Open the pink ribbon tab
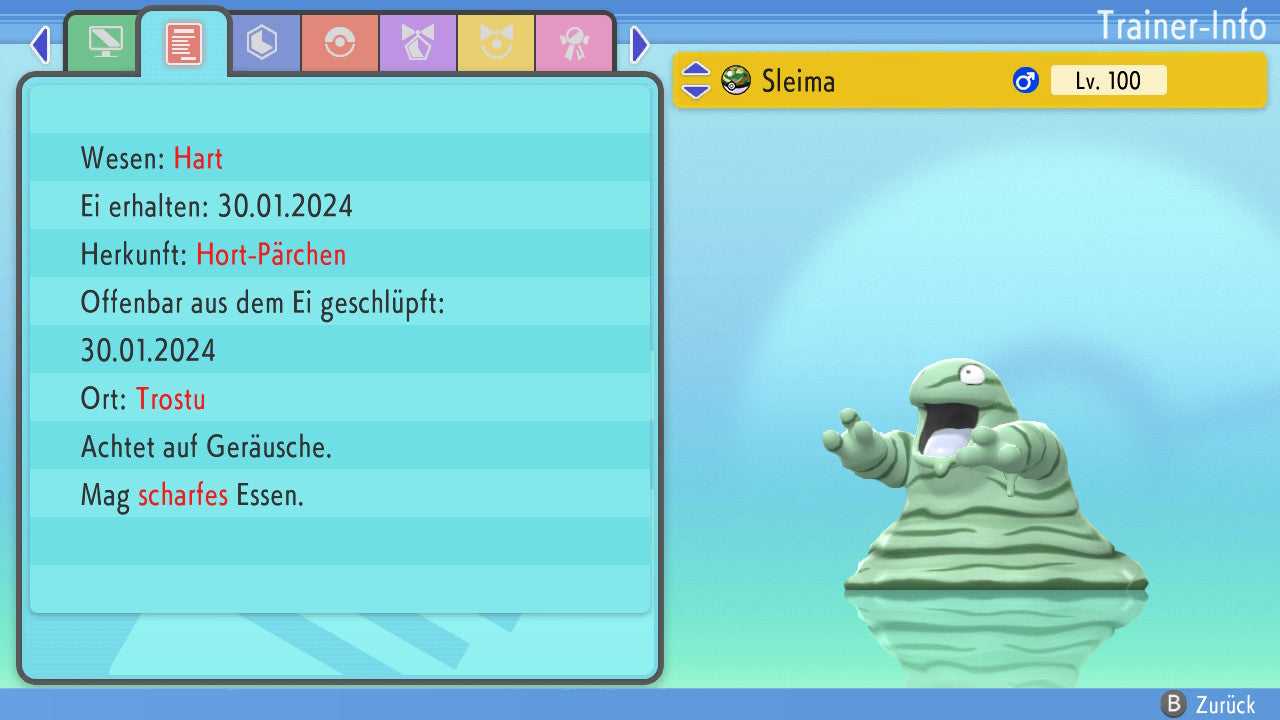 click(x=574, y=43)
